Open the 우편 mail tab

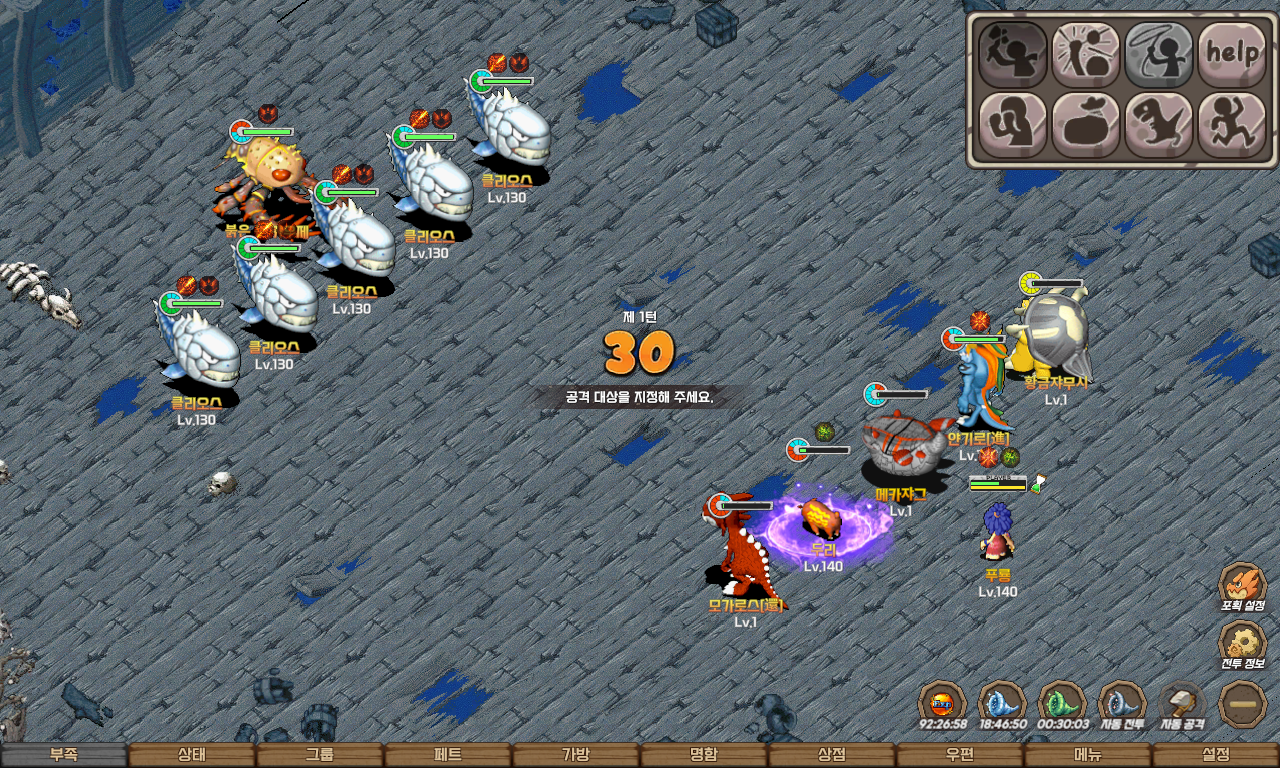click(x=960, y=755)
